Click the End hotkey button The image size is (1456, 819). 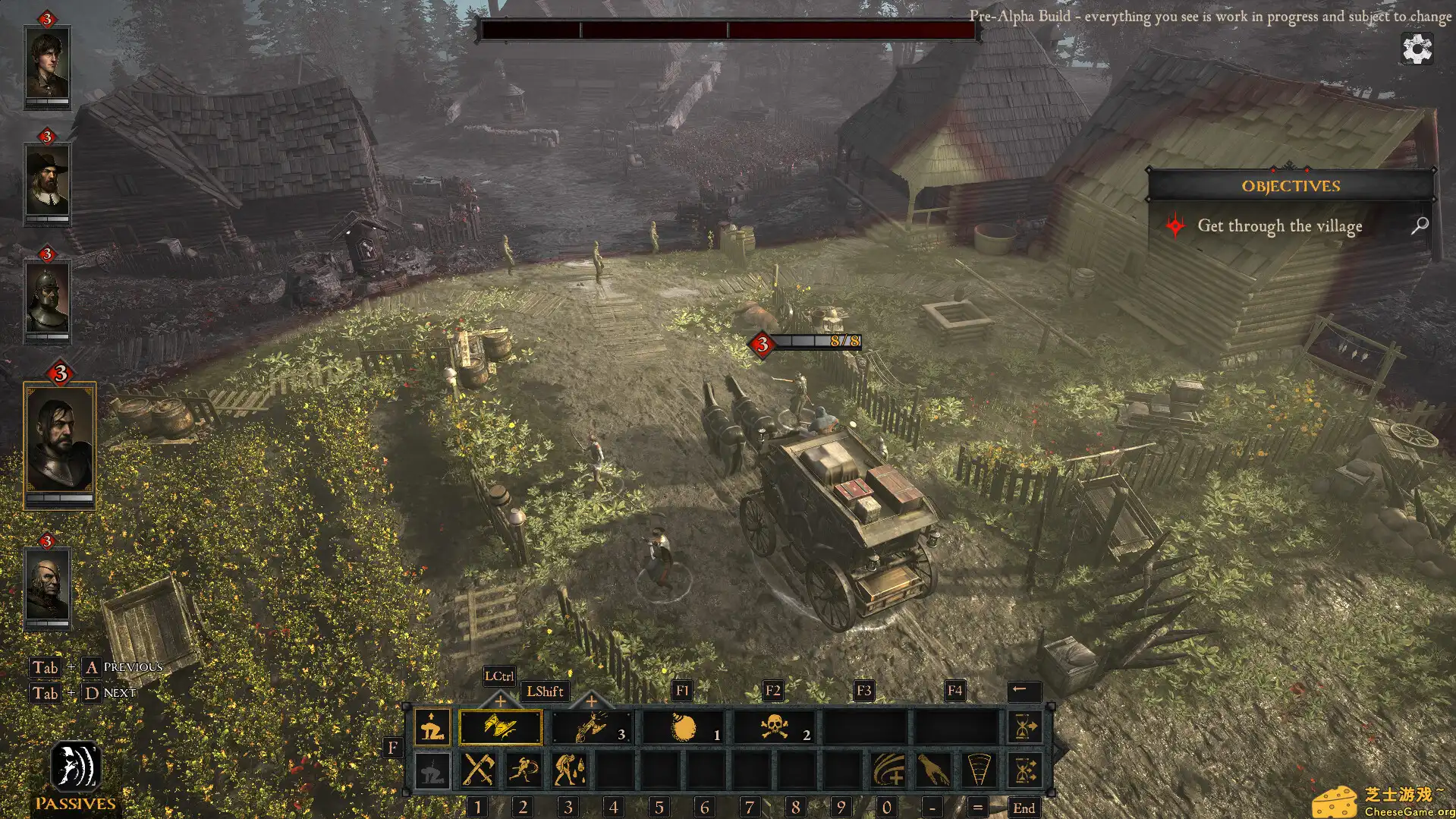click(x=1025, y=807)
